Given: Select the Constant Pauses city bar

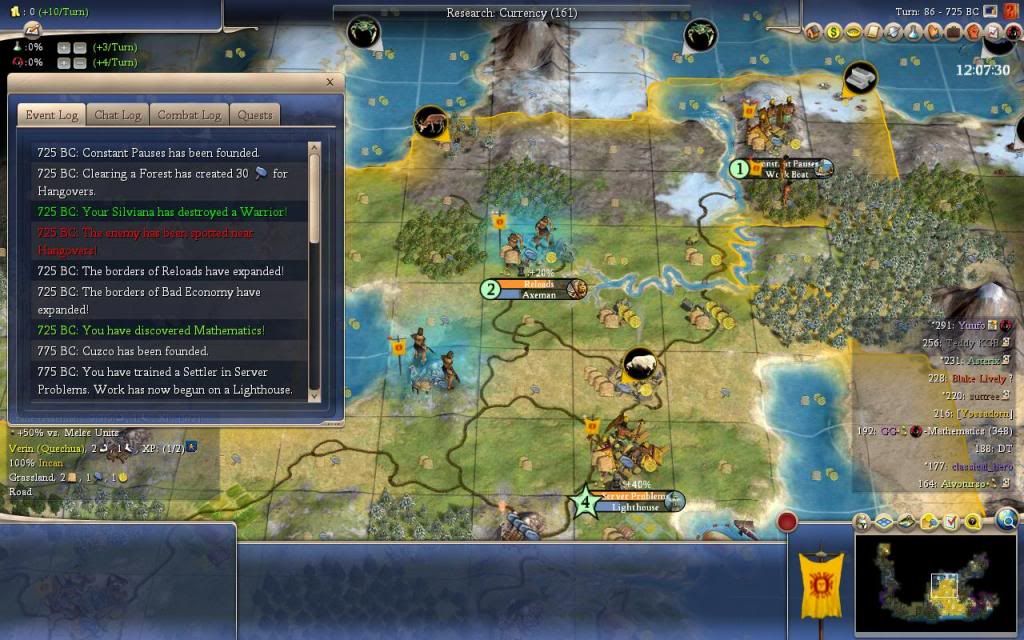Looking at the screenshot, I should click(x=786, y=168).
